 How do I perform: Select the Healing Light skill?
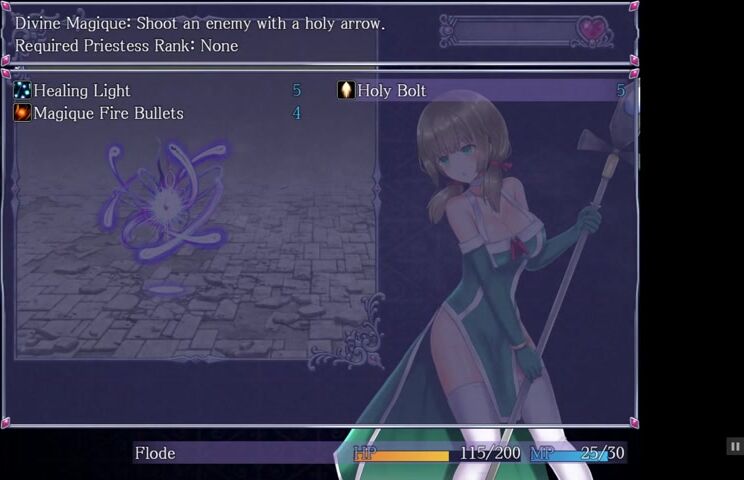(82, 91)
